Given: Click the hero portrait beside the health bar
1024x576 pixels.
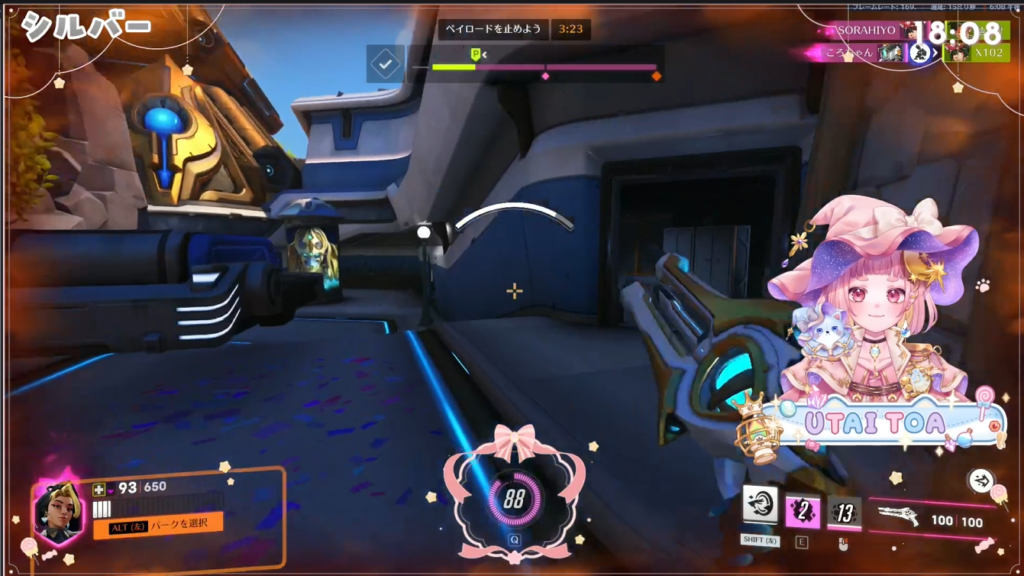Looking at the screenshot, I should pyautogui.click(x=58, y=510).
